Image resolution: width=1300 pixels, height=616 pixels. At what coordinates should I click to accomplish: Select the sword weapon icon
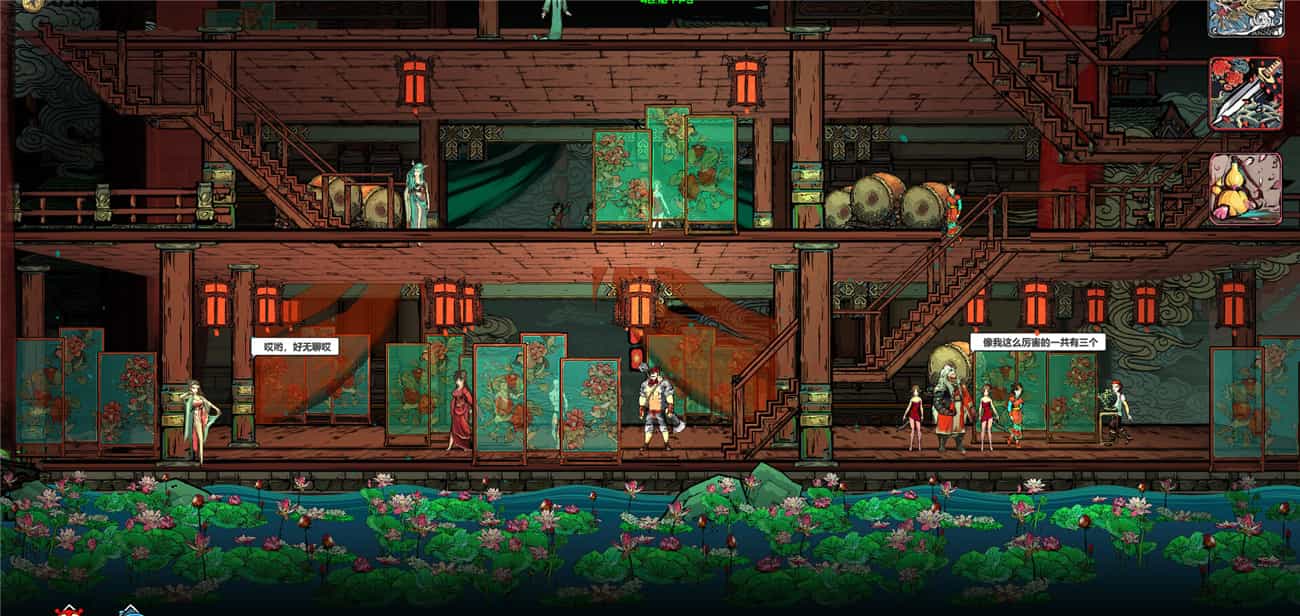(1245, 93)
